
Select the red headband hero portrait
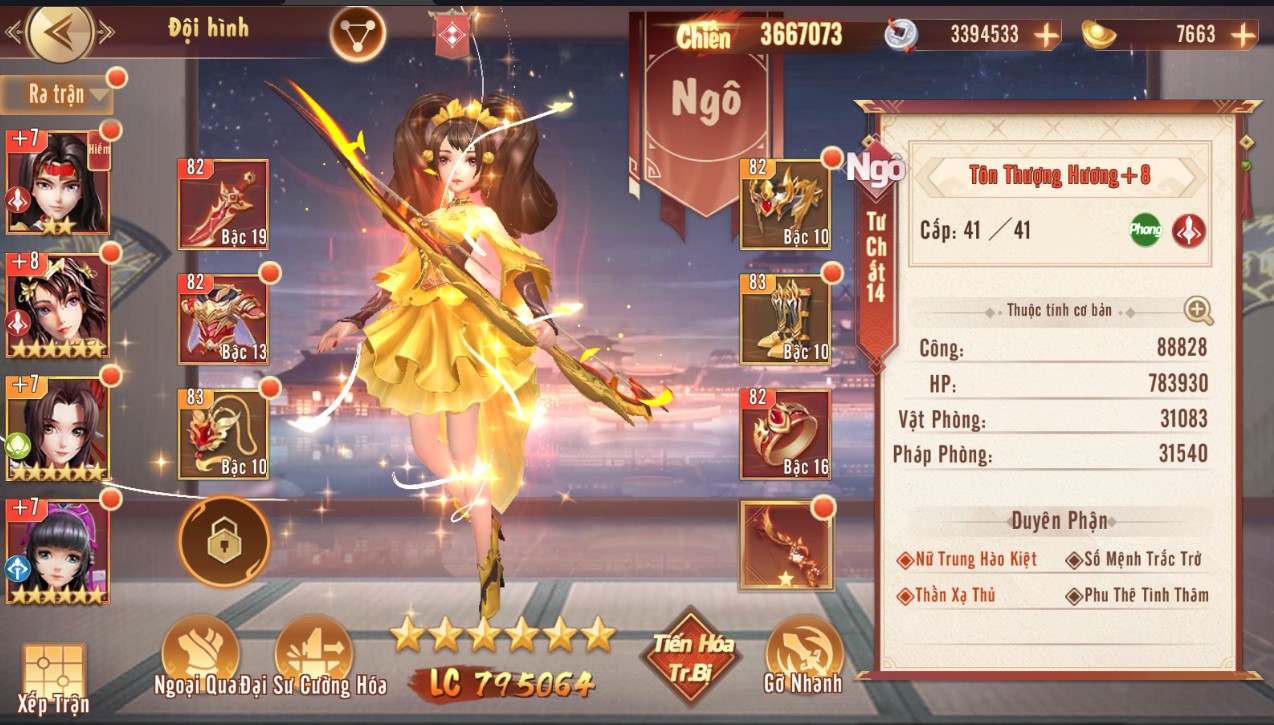[57, 182]
